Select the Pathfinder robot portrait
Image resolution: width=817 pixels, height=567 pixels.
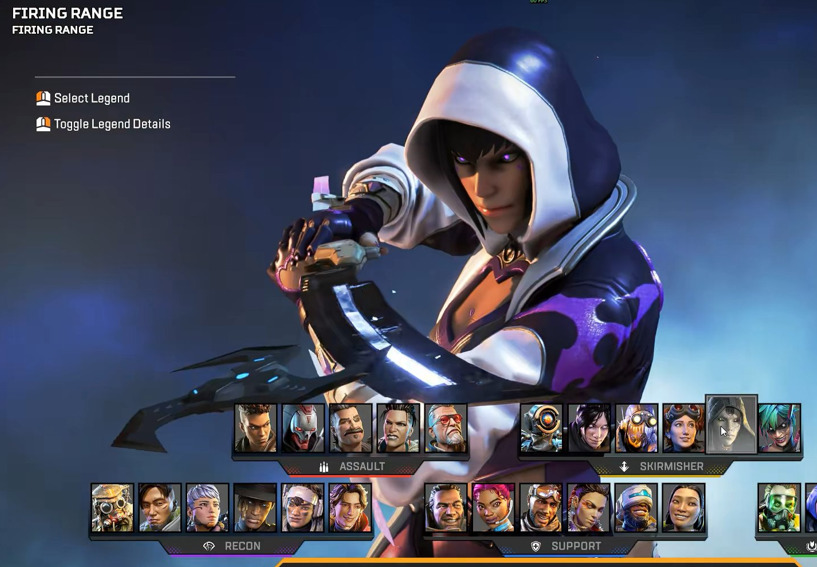click(541, 428)
